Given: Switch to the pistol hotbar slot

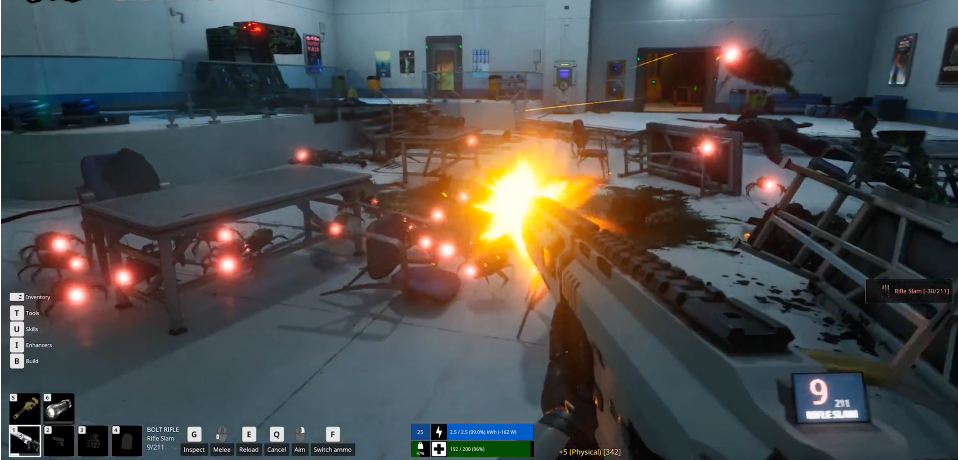Looking at the screenshot, I should click(59, 440).
